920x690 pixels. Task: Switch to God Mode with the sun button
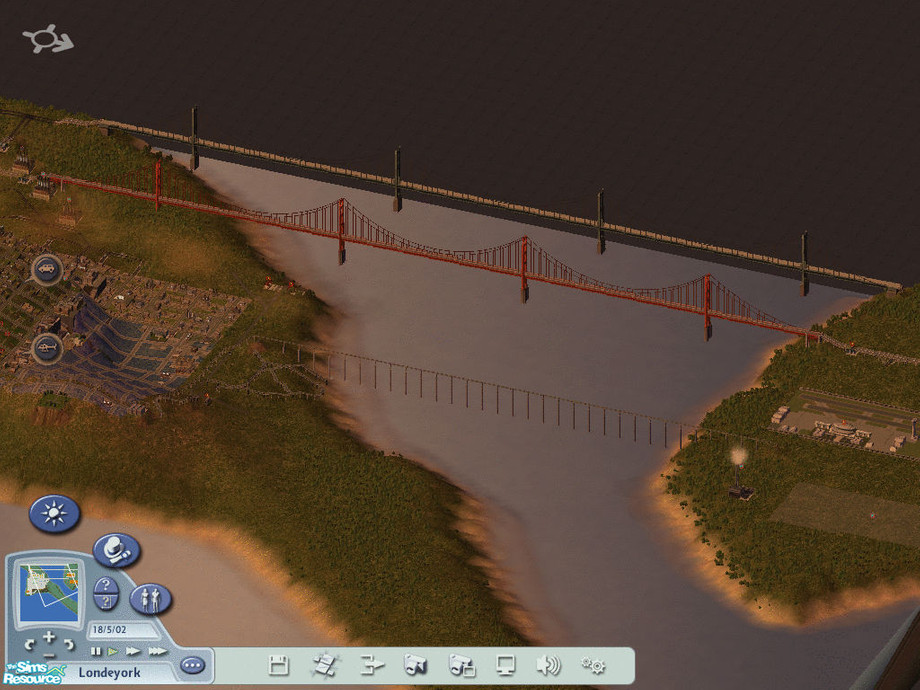tap(54, 515)
